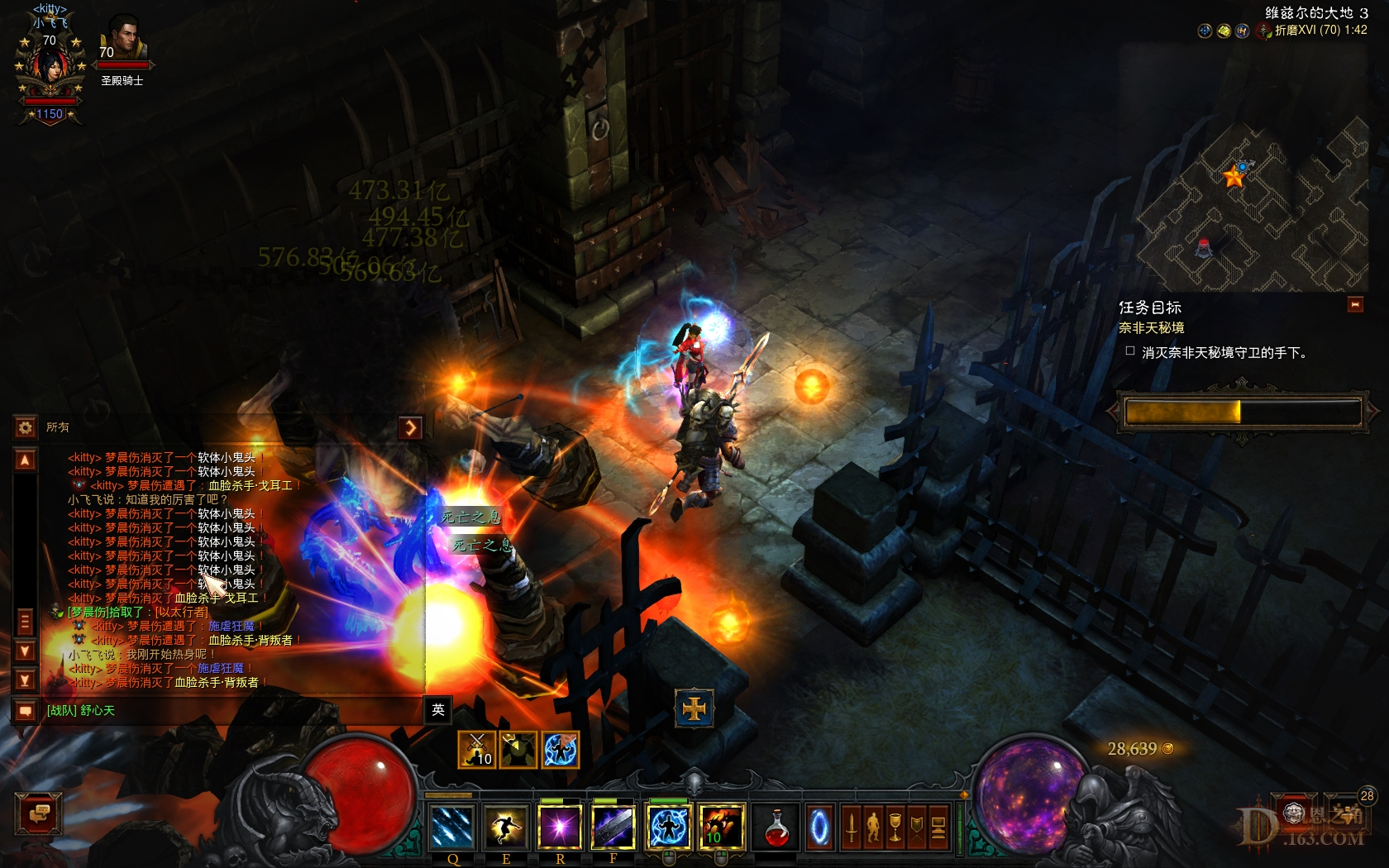Open the blue community icon above the minimap
This screenshot has height=868, width=1389.
[1243, 31]
